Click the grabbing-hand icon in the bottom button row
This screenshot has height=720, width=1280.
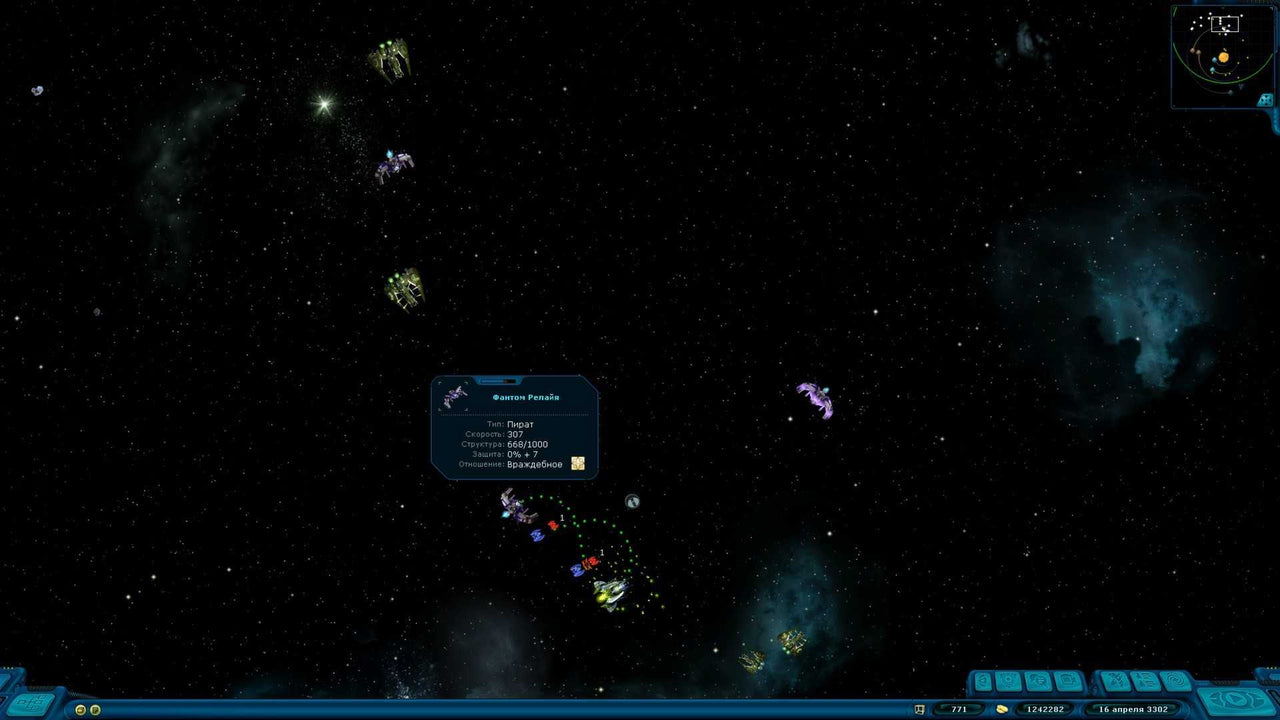pos(1038,680)
